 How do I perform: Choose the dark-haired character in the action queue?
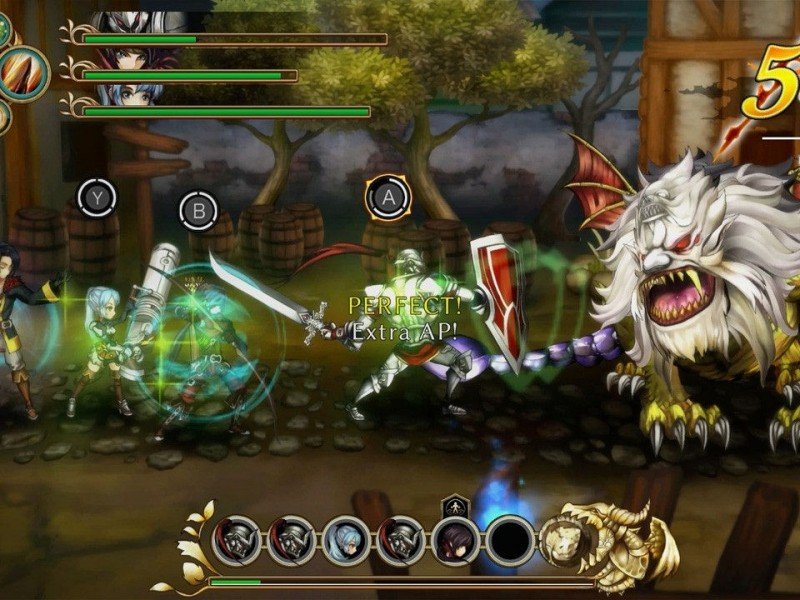click(x=457, y=541)
